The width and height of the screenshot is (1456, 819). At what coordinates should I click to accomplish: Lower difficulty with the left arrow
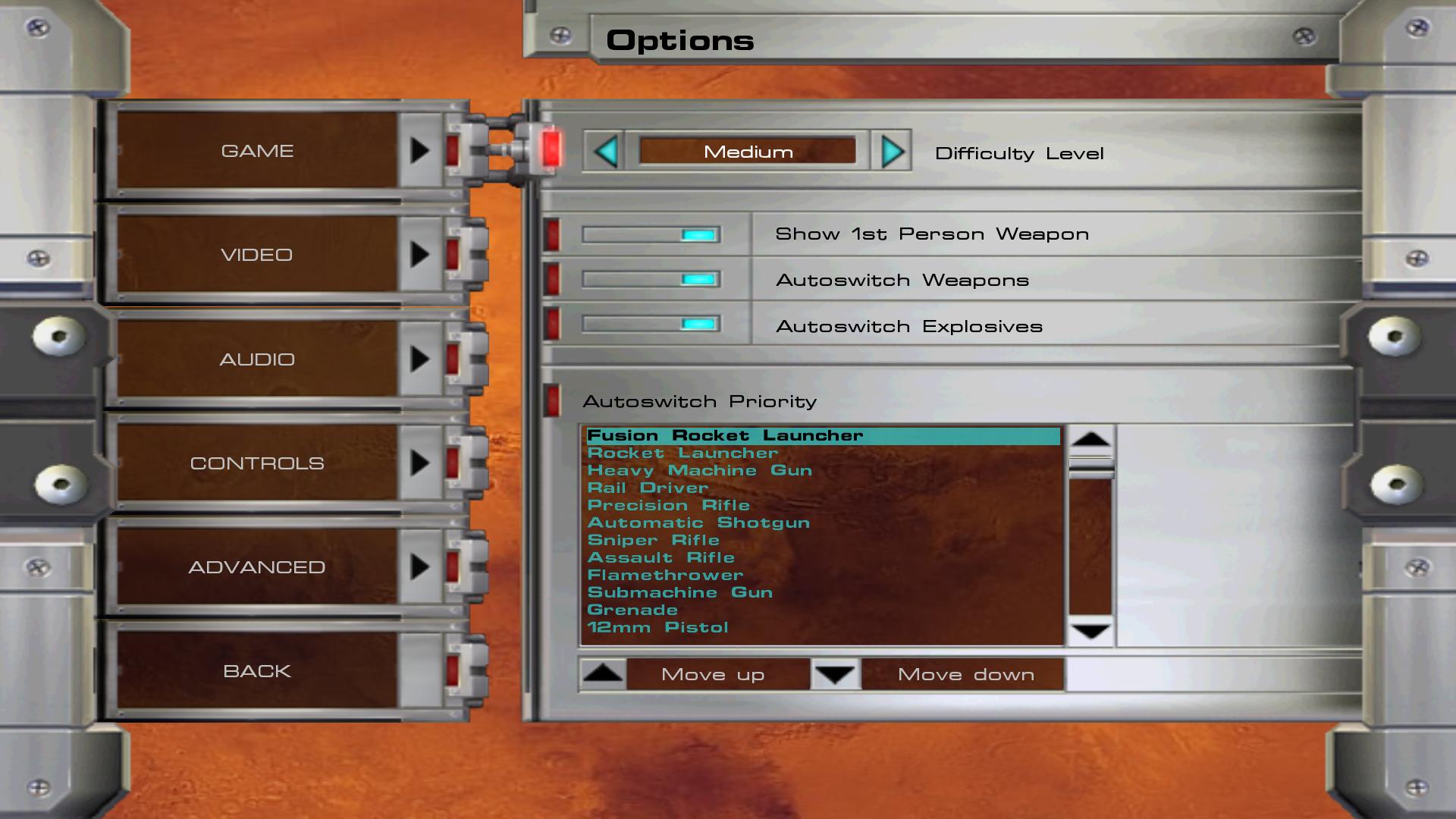[x=605, y=152]
